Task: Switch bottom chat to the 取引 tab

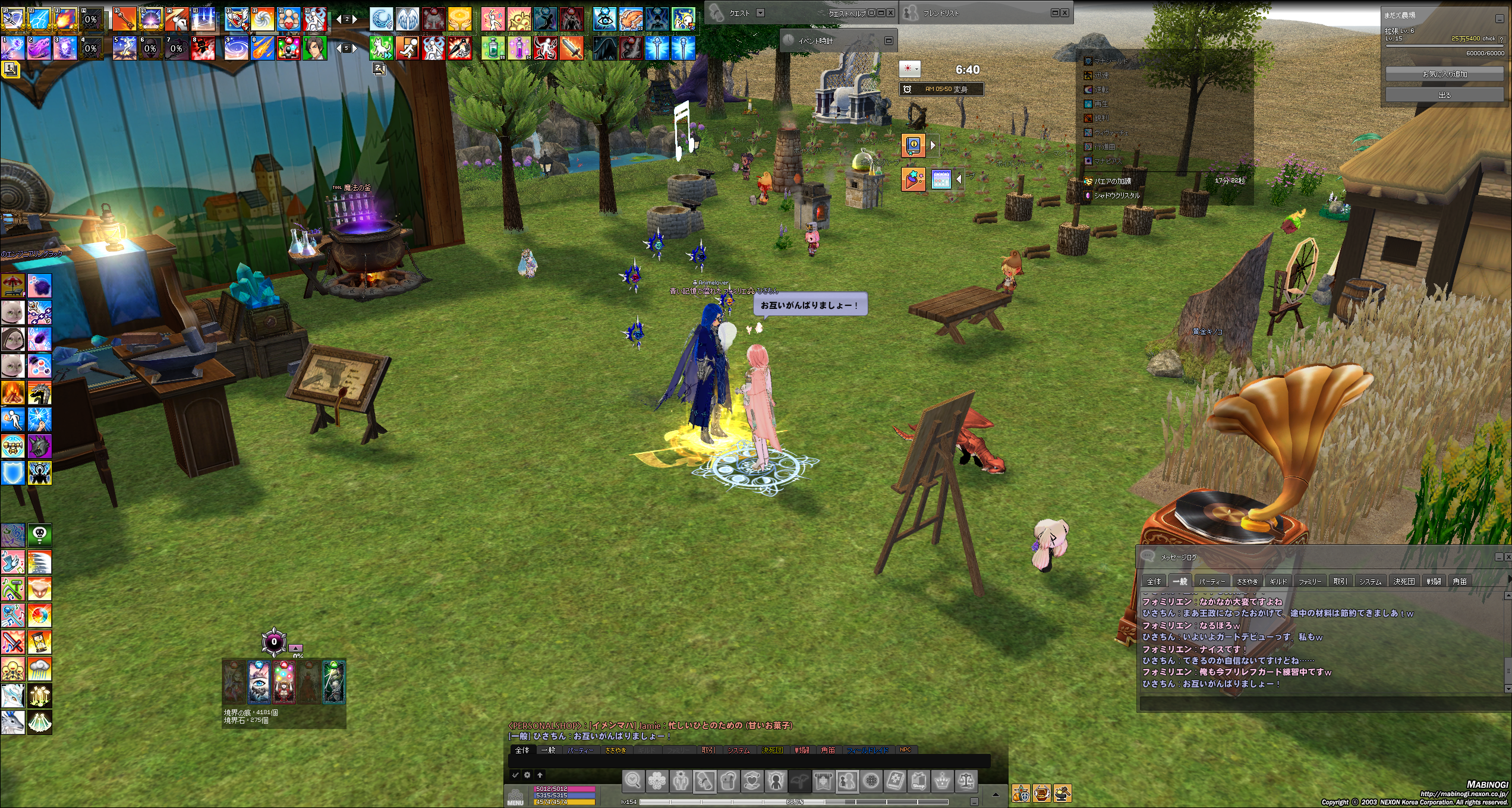Action: 708,750
